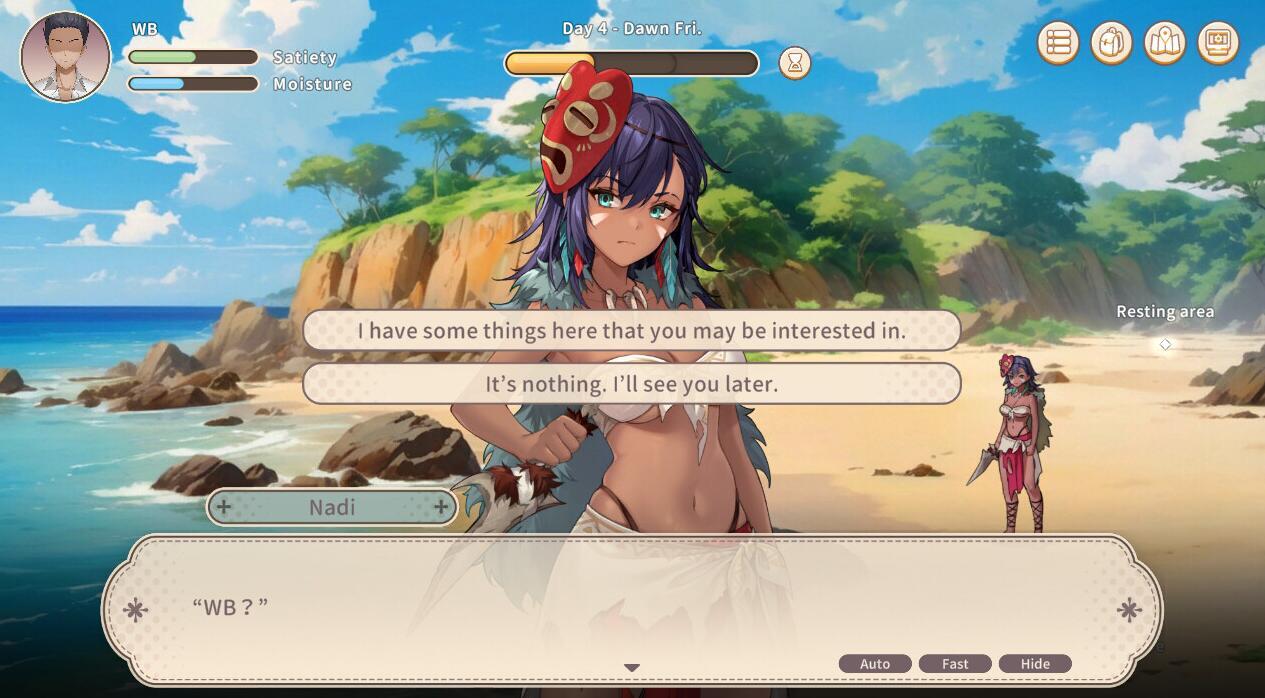This screenshot has width=1265, height=698.
Task: Open WB's character portrait
Action: tap(65, 57)
